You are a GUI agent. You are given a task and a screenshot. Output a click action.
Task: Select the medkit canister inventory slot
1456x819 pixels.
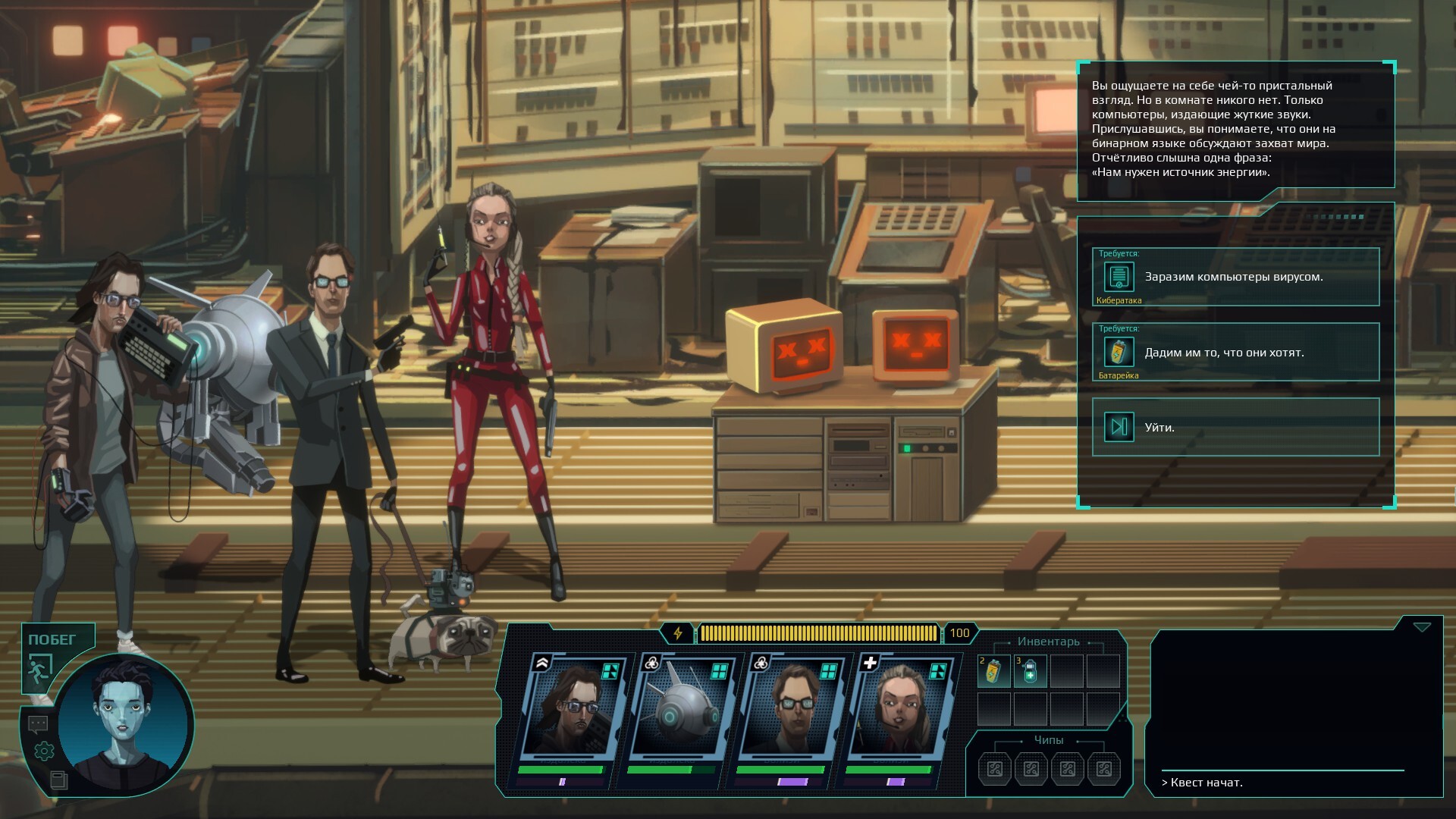click(x=1030, y=672)
